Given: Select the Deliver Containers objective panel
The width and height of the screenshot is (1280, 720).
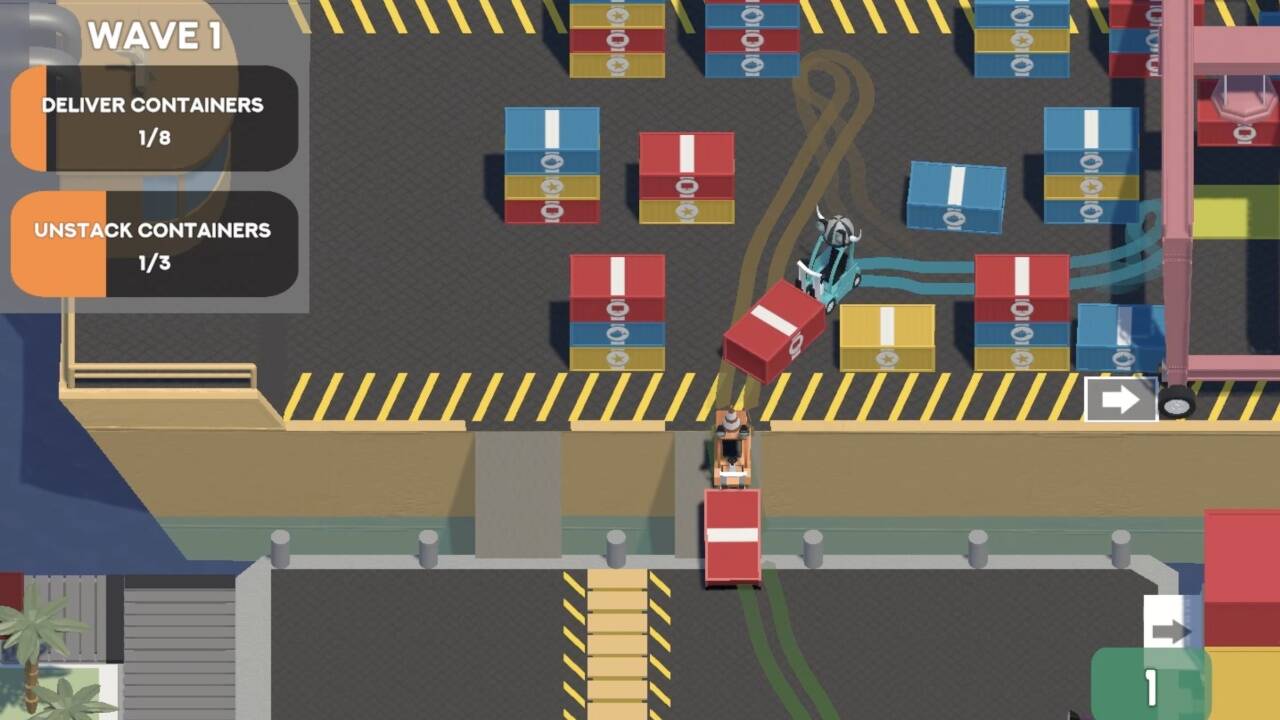Looking at the screenshot, I should coord(154,119).
